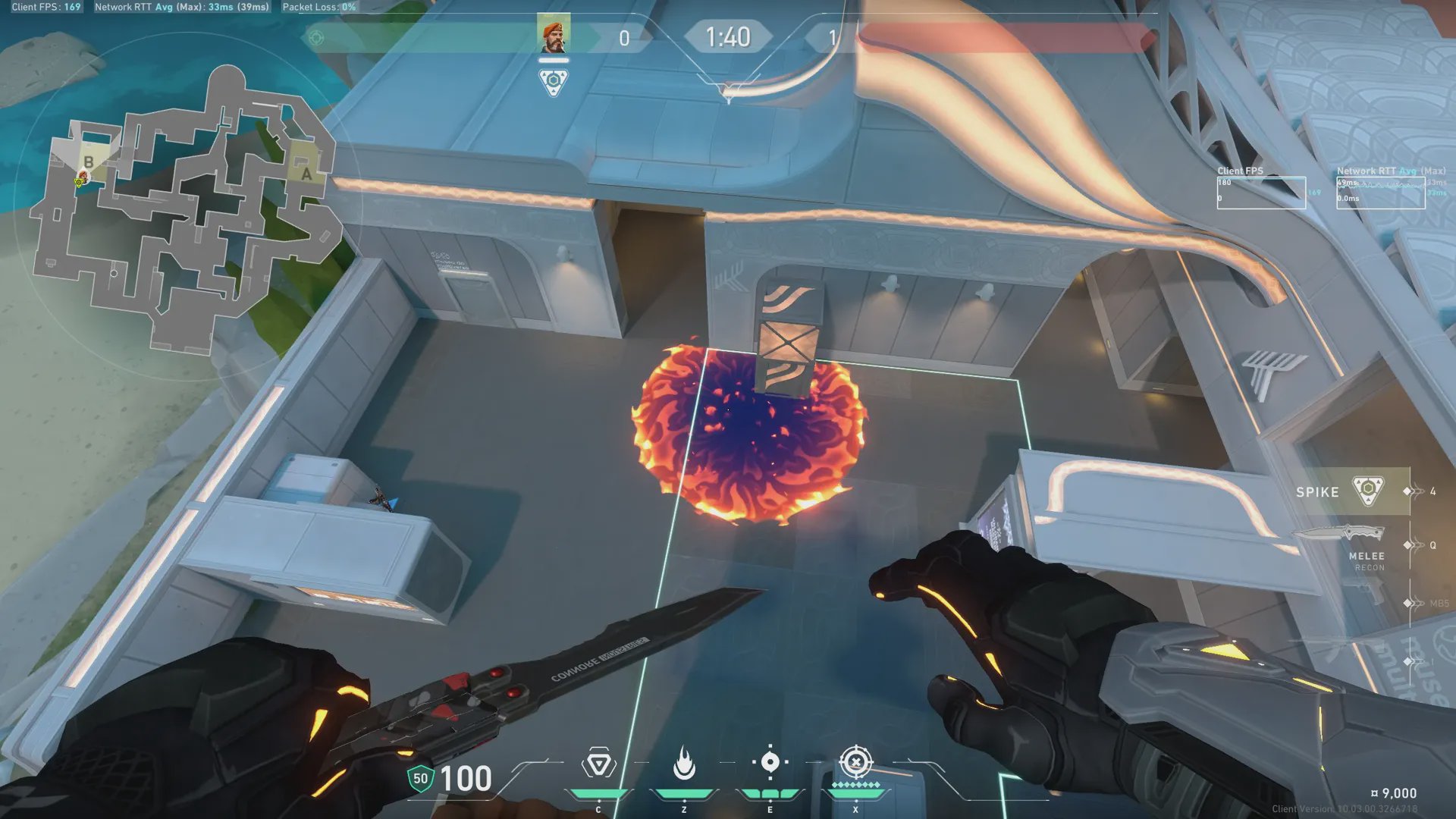The height and width of the screenshot is (819, 1456).
Task: Trigger the Orbital Strike ultimate icon
Action: (856, 762)
